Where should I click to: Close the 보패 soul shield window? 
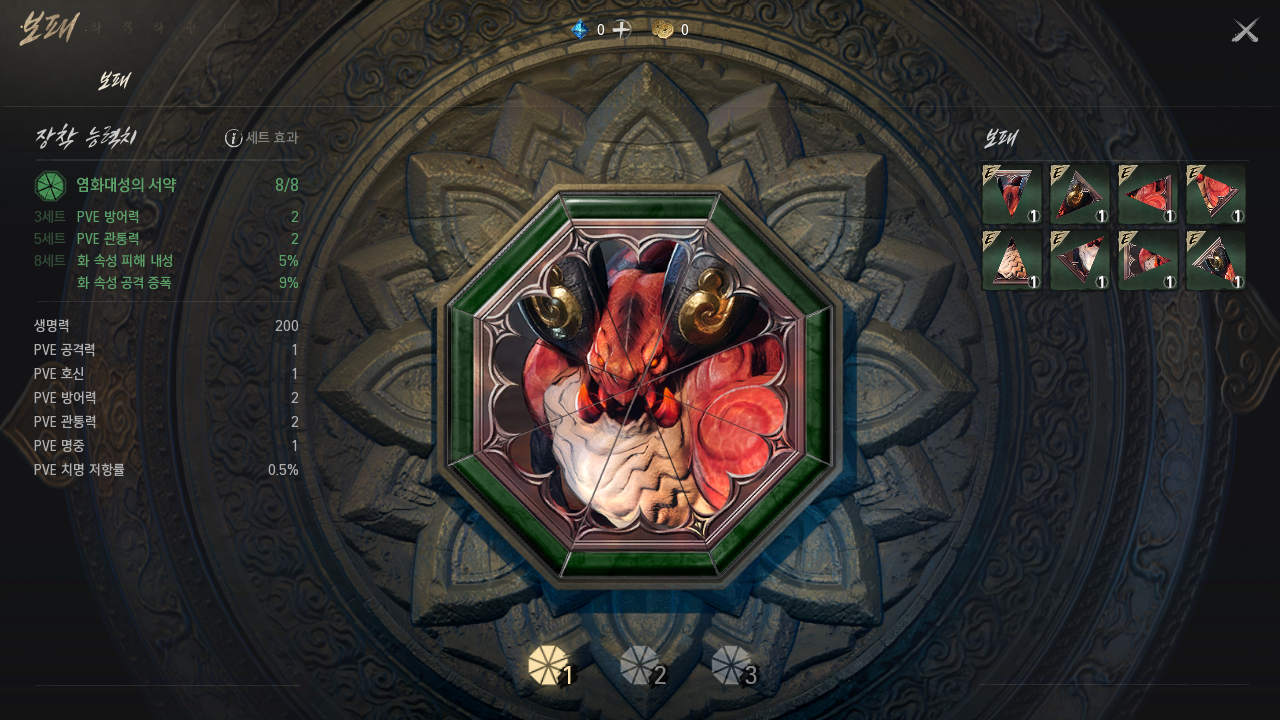[1245, 31]
